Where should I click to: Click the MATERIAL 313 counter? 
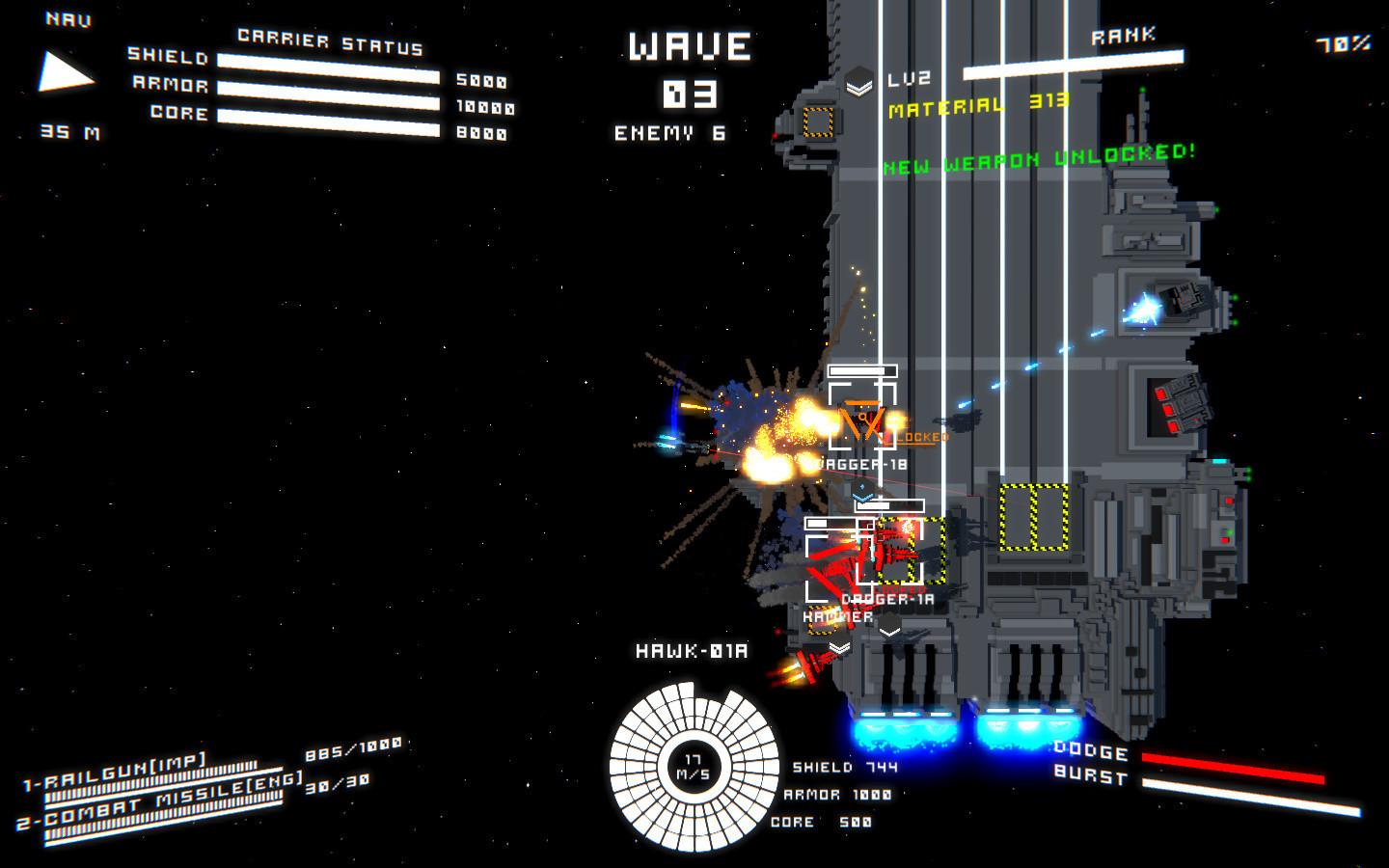[977, 106]
